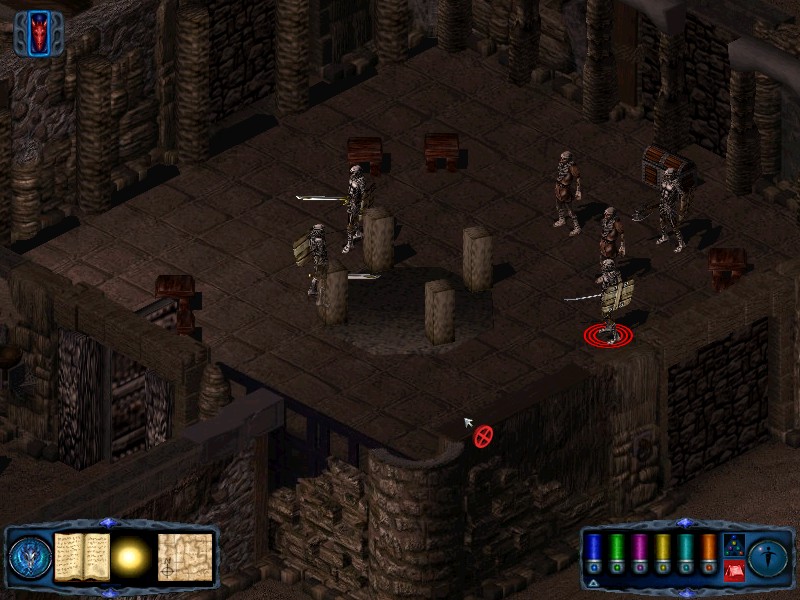800x600 pixels.
Task: Select the green party member tube
Action: (618, 552)
